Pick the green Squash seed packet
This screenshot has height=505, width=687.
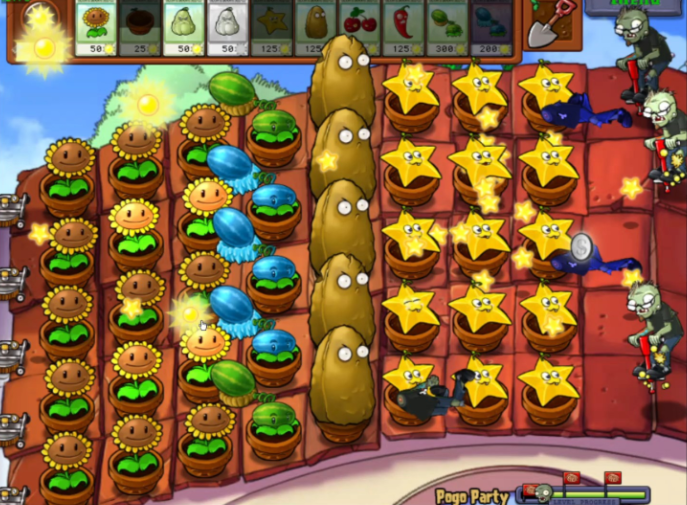pos(184,27)
